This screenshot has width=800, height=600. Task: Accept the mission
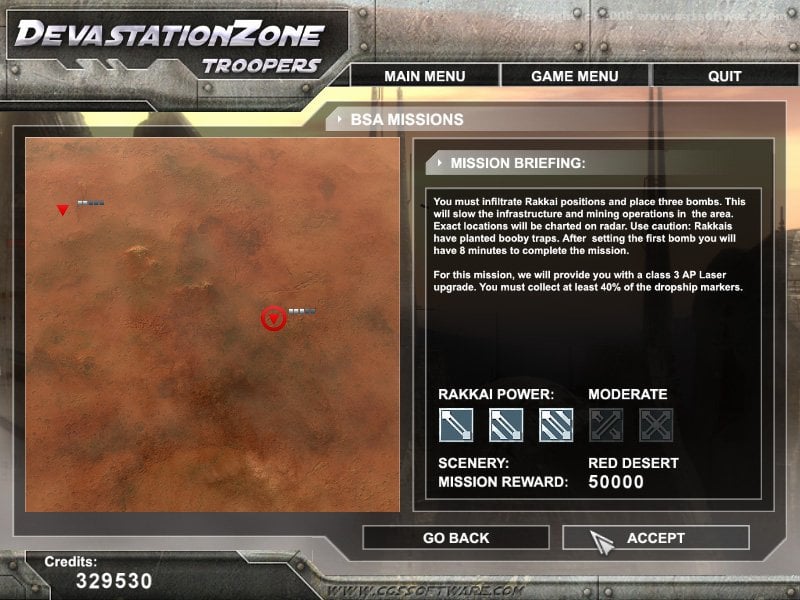coord(655,538)
